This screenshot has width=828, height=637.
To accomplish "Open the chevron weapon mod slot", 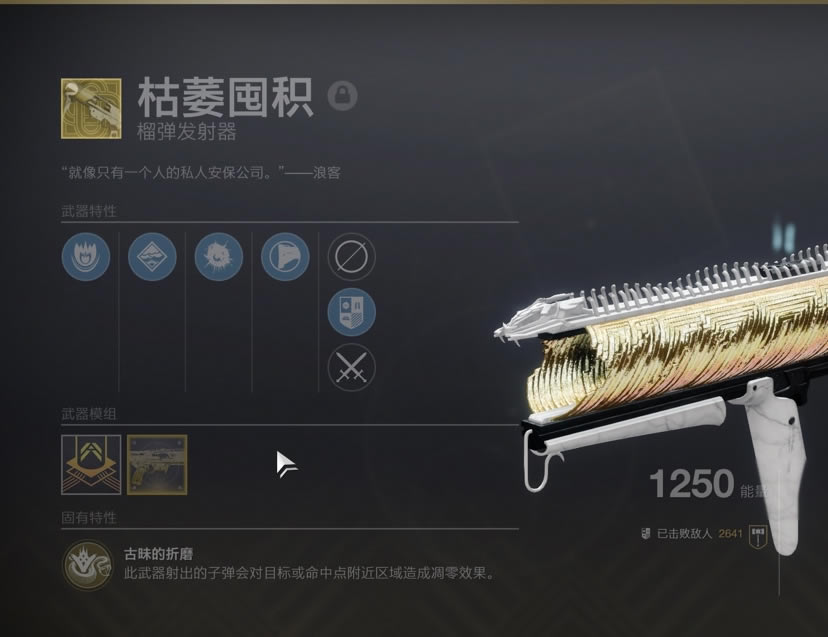I will coord(91,464).
